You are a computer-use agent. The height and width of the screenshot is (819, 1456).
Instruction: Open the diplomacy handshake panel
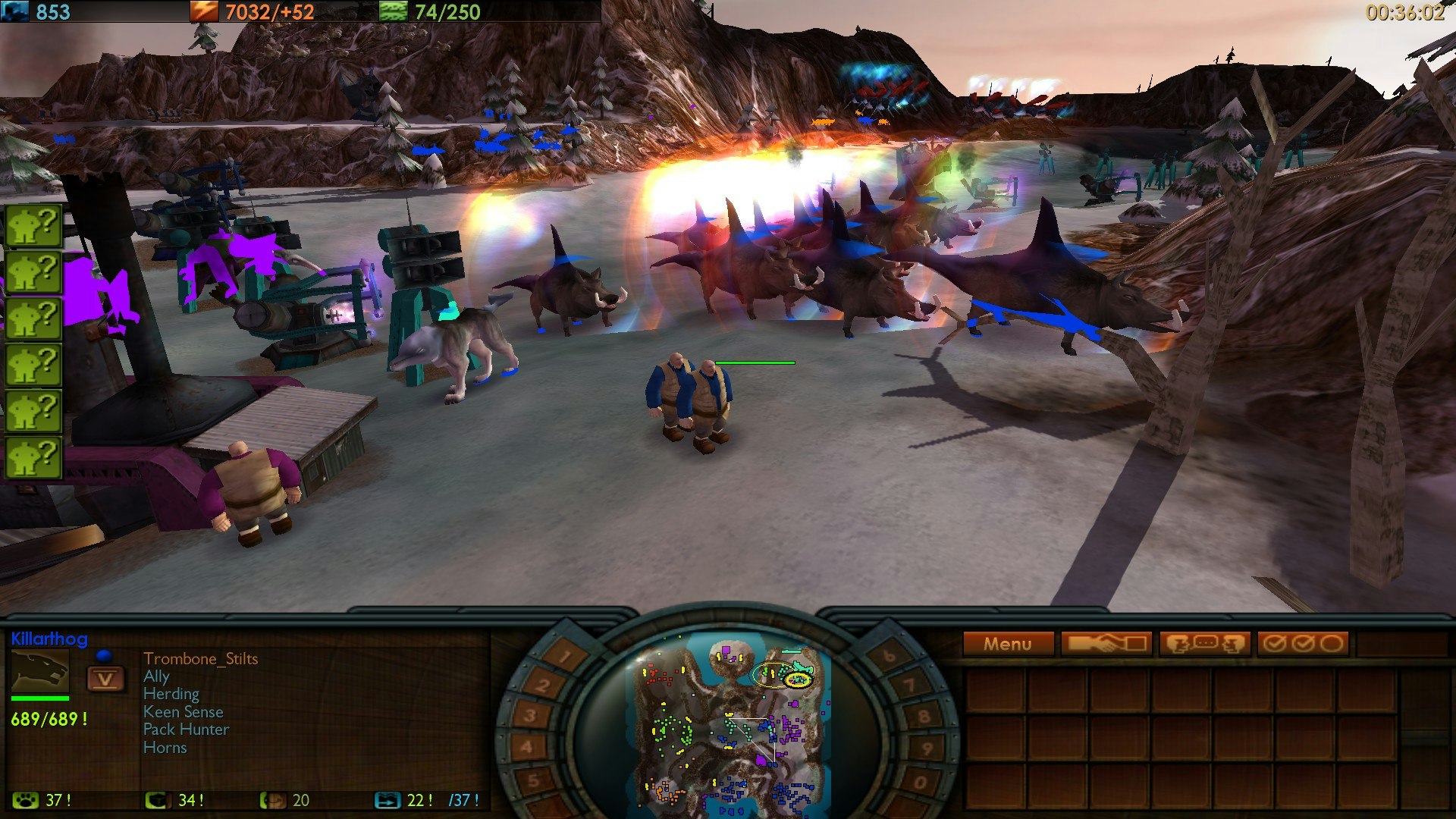click(x=1107, y=643)
